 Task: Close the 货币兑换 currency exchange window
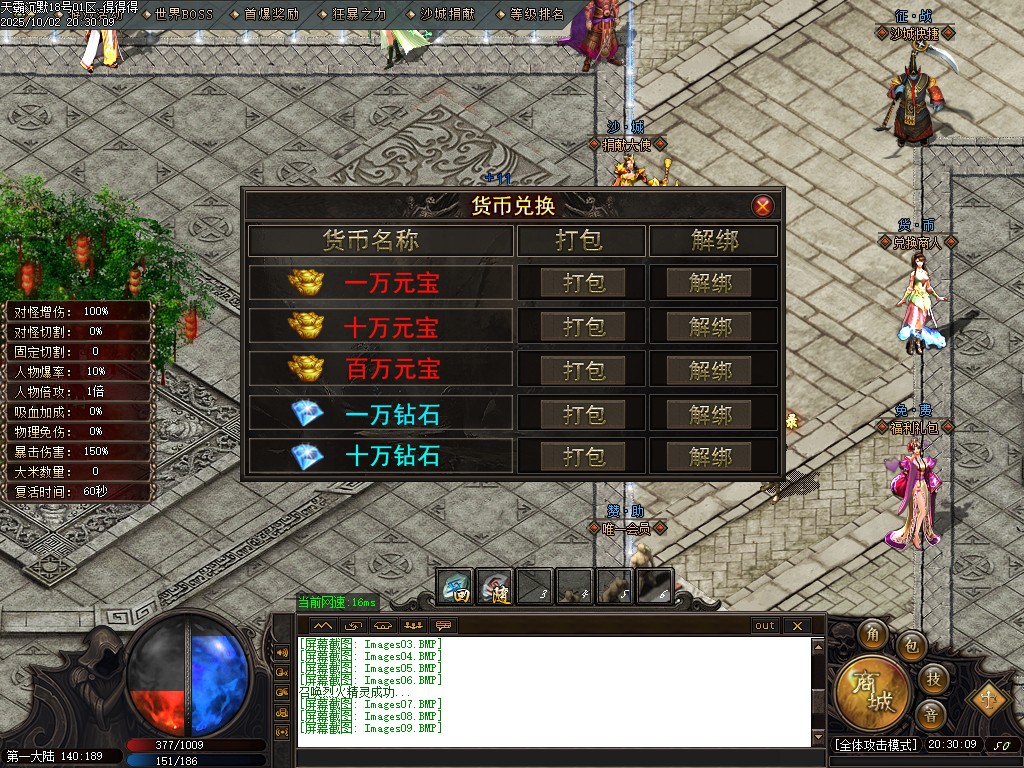(x=763, y=206)
